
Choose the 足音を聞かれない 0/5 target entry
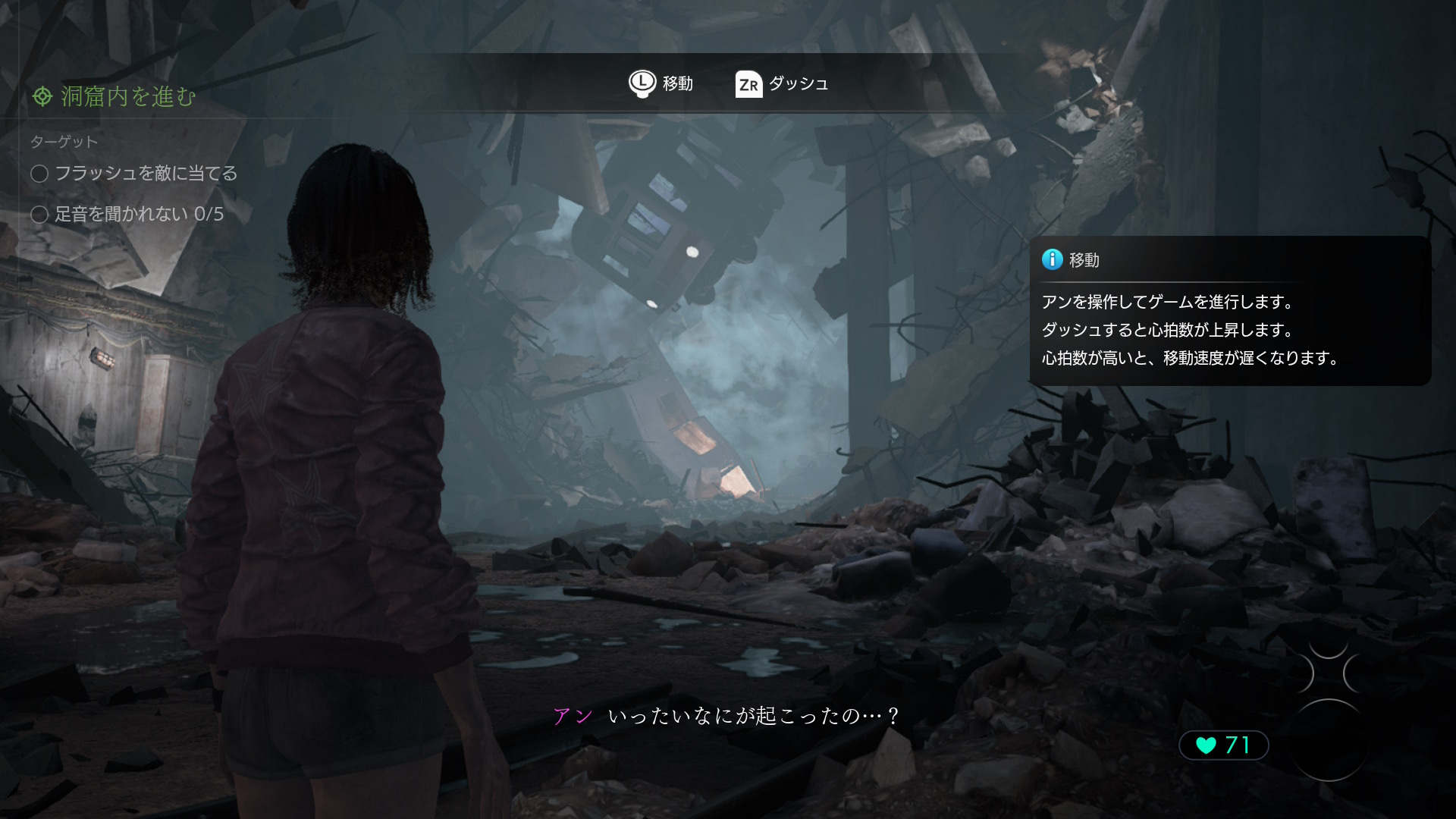pyautogui.click(x=127, y=214)
